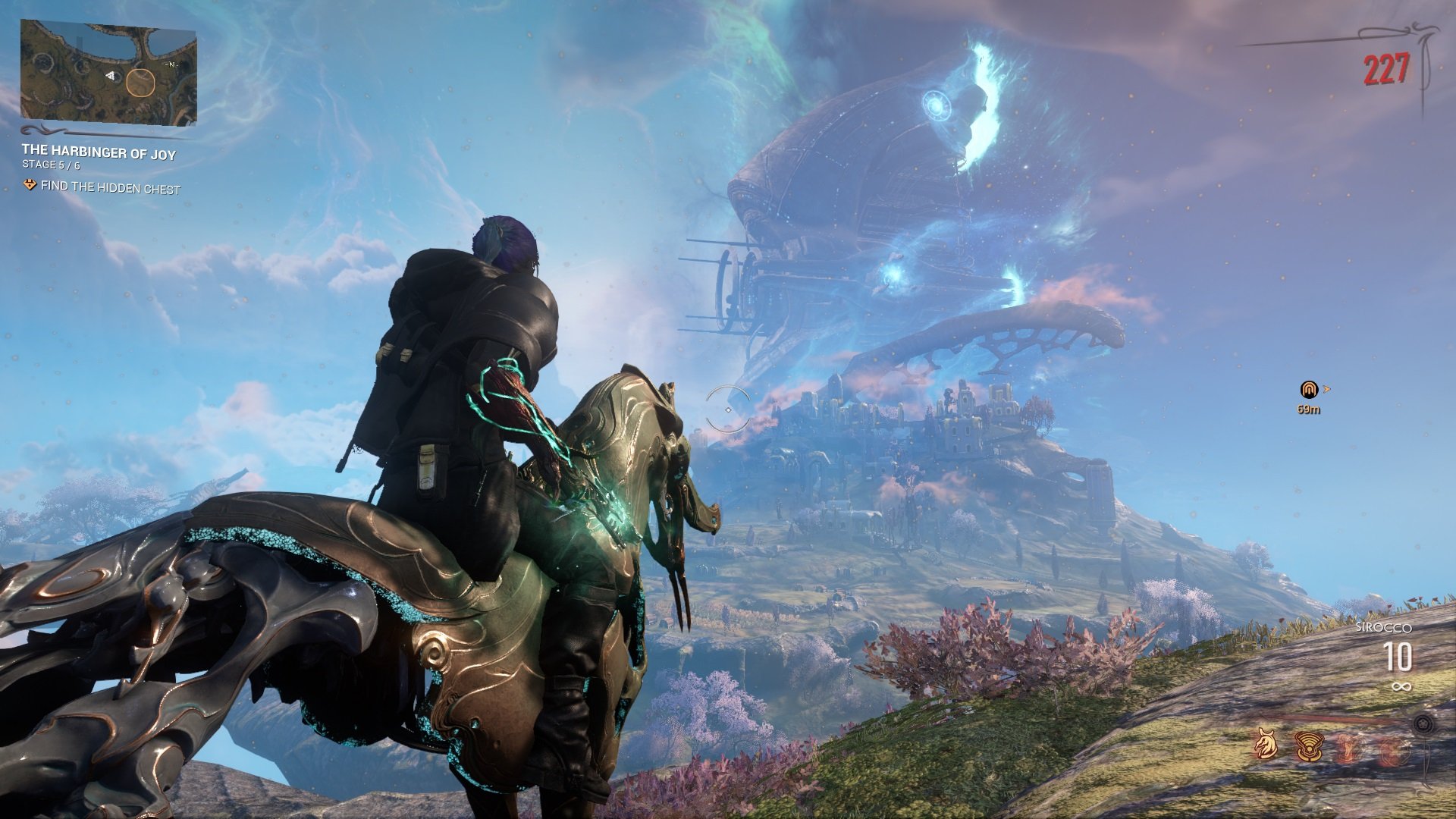The height and width of the screenshot is (819, 1456).
Task: Click the diamond objective icon beside the chest objective
Action: tap(30, 184)
